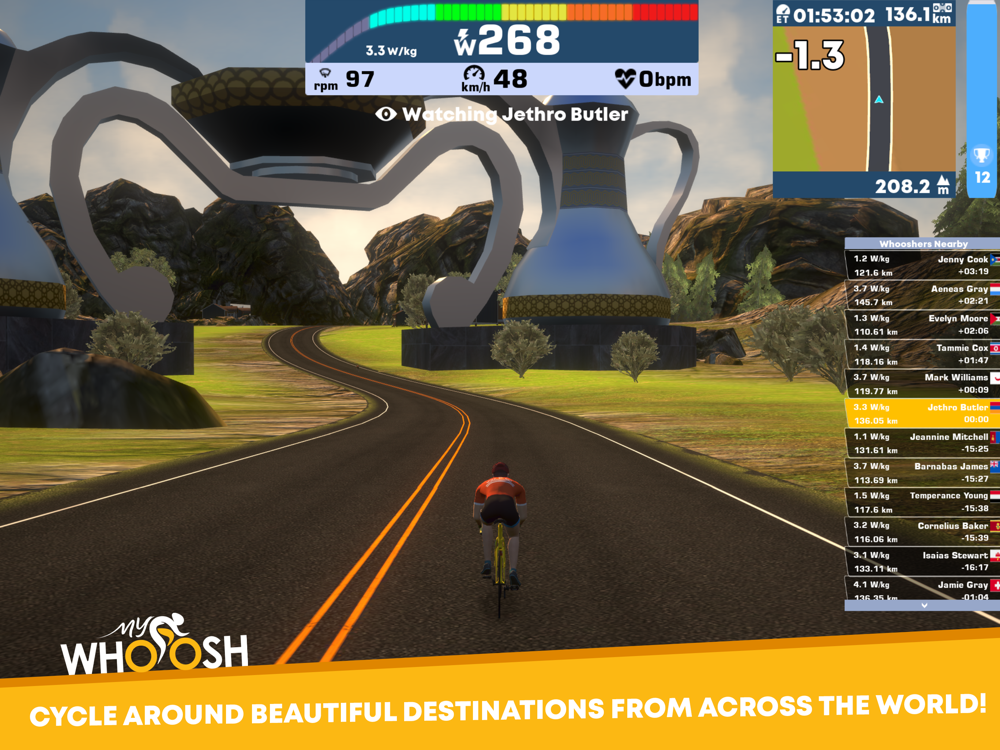Select Cornelius Baker in the list

922,531
